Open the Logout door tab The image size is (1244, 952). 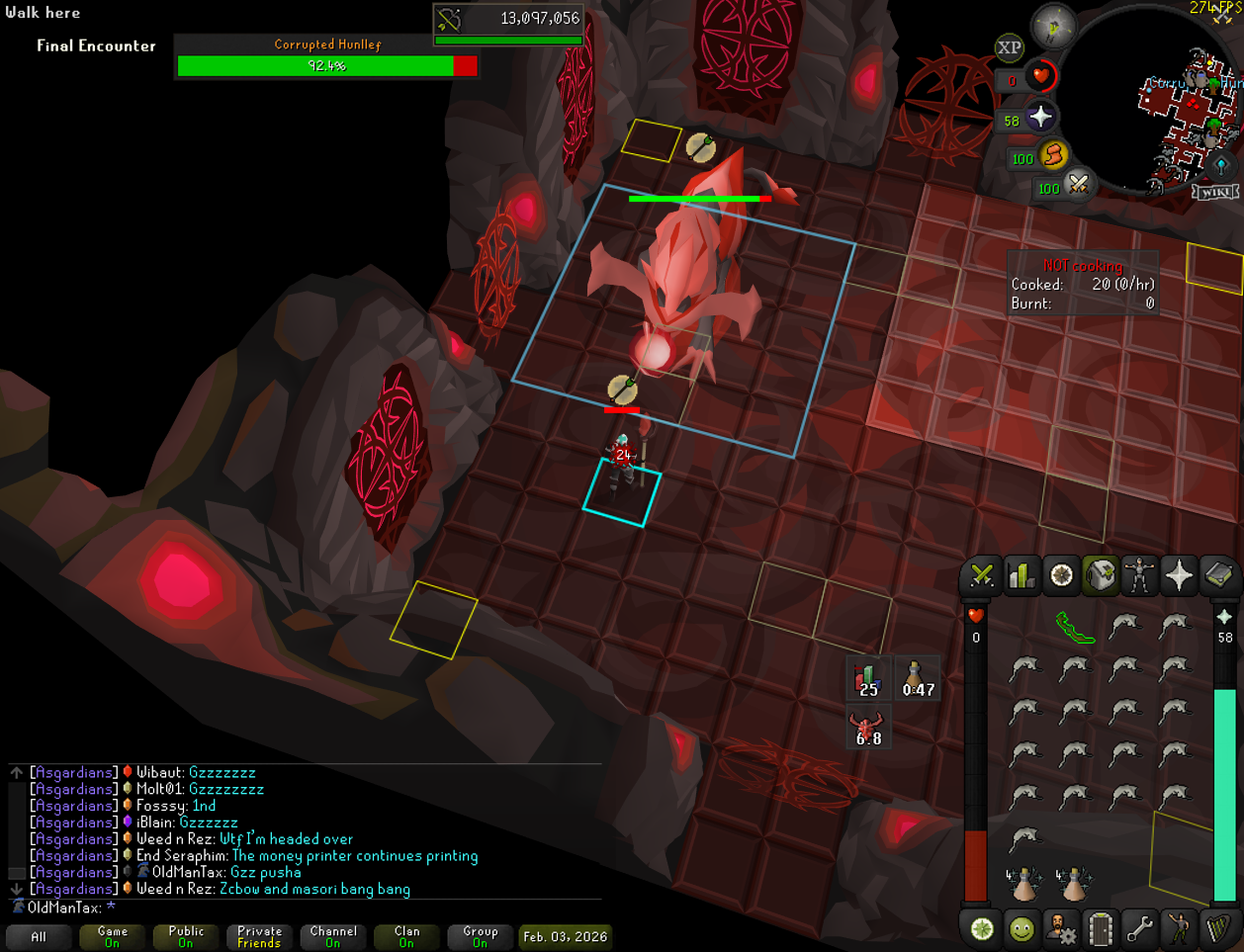click(1101, 929)
